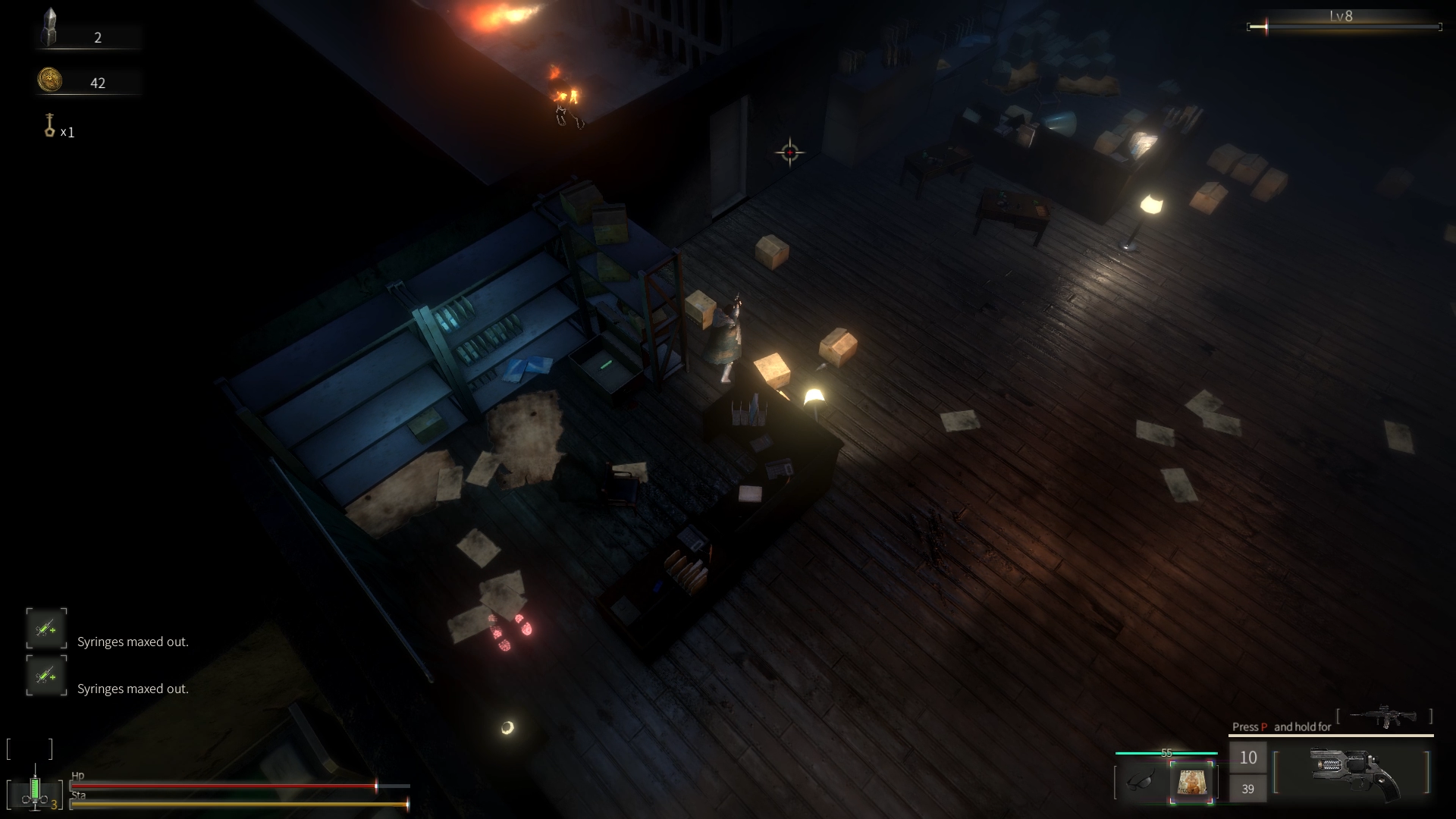Select the highlighted magazine item thumbnail
Viewport: 1456px width, 819px height.
point(1192,782)
